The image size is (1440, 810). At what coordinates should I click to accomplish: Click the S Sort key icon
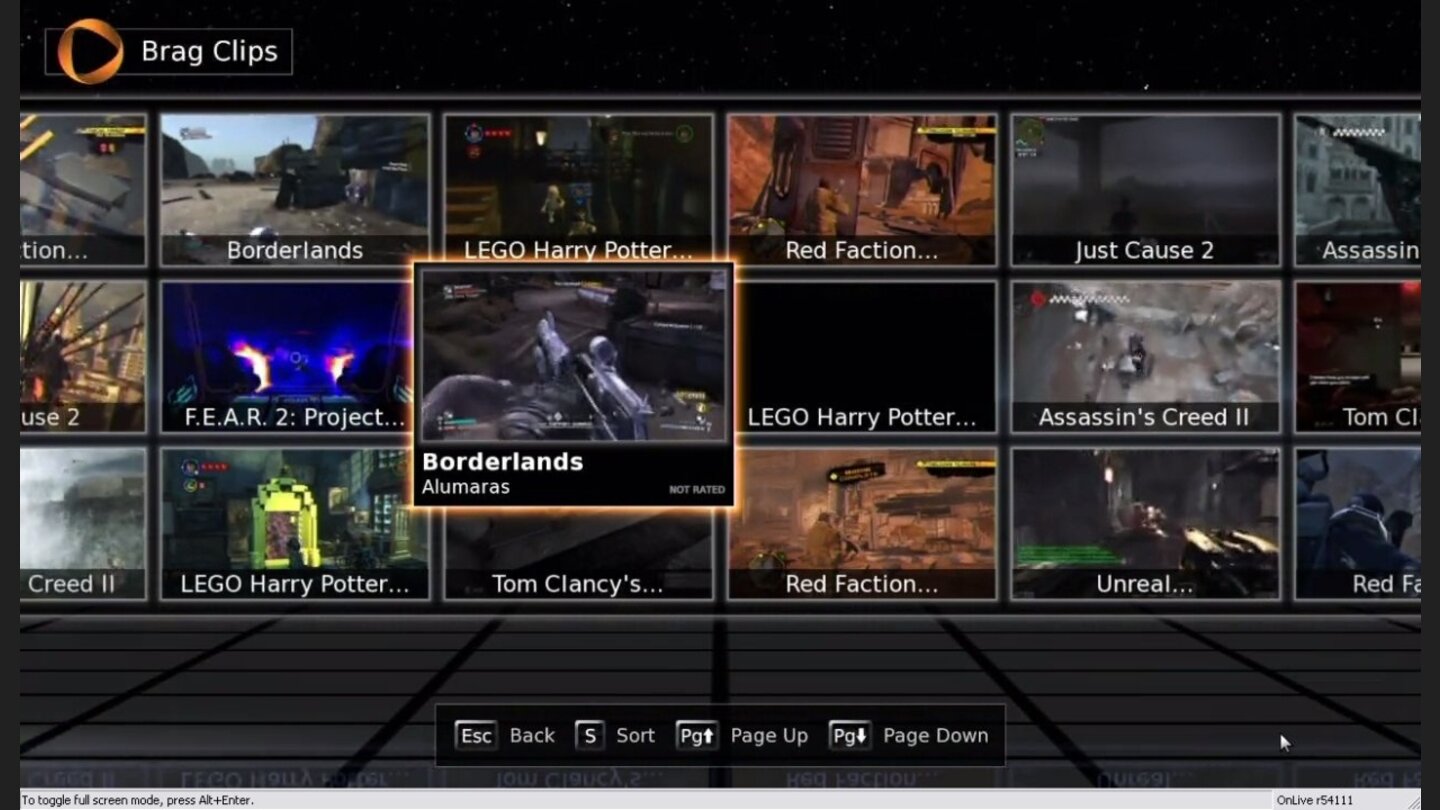pos(590,735)
